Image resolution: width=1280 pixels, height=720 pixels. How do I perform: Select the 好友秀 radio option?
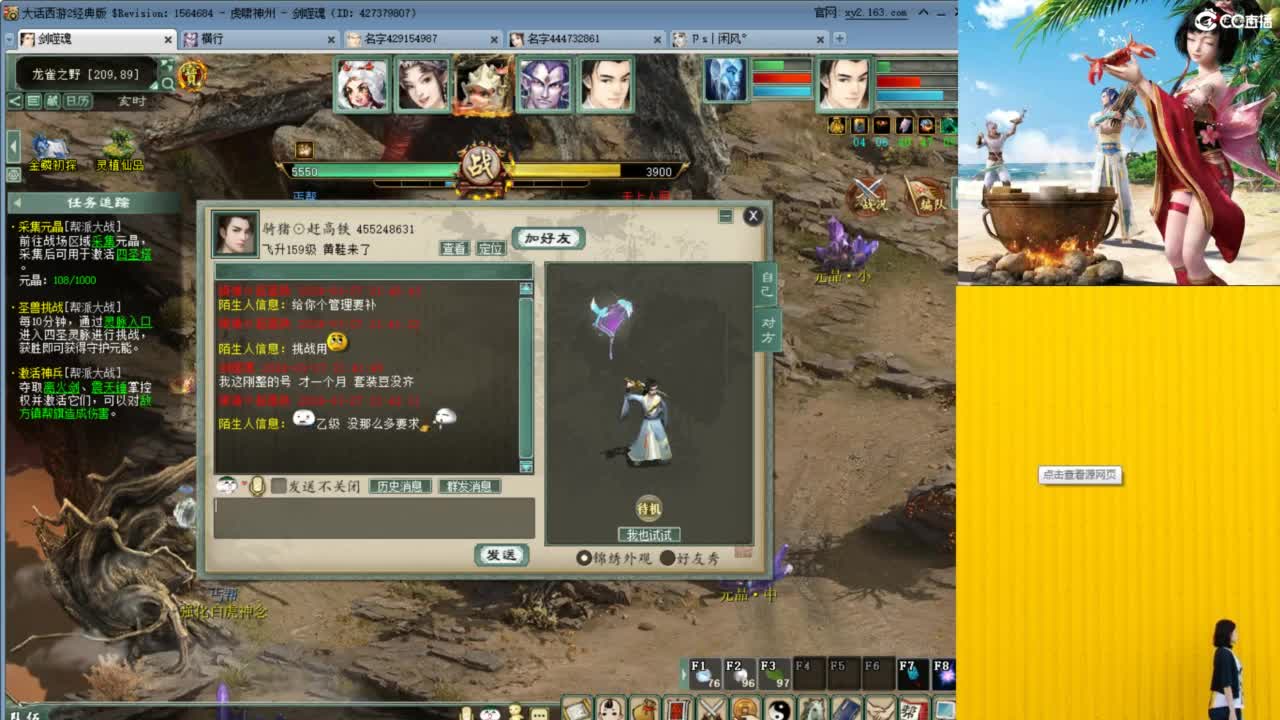667,558
